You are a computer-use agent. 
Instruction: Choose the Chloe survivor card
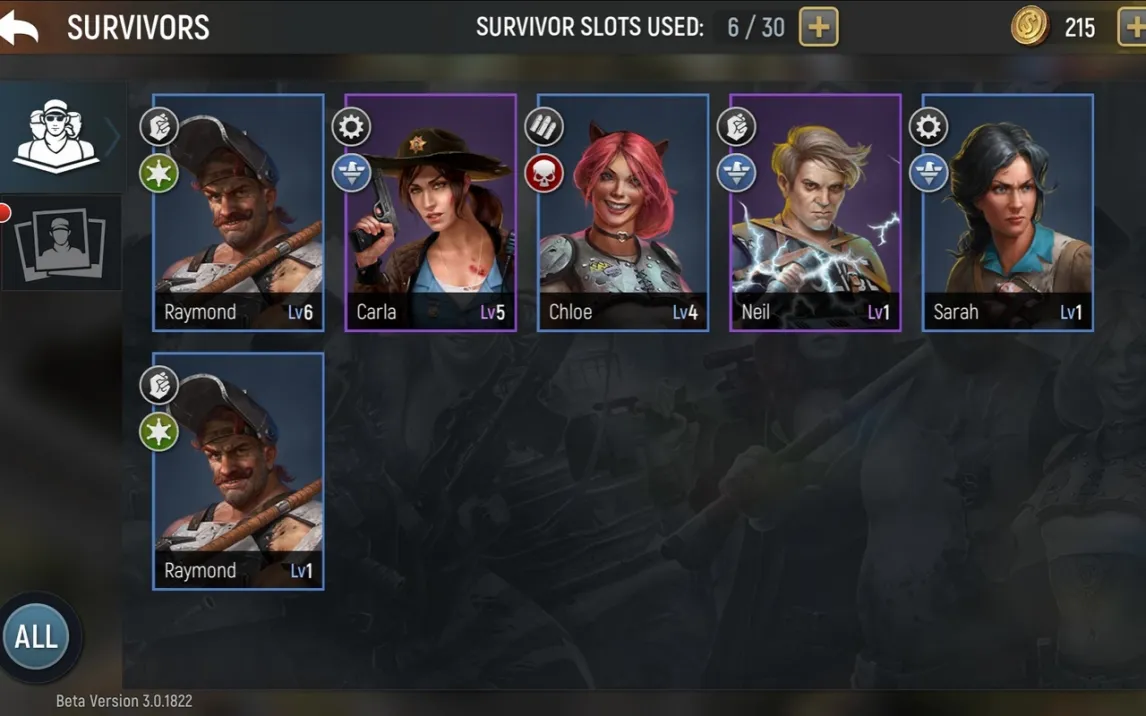(623, 213)
